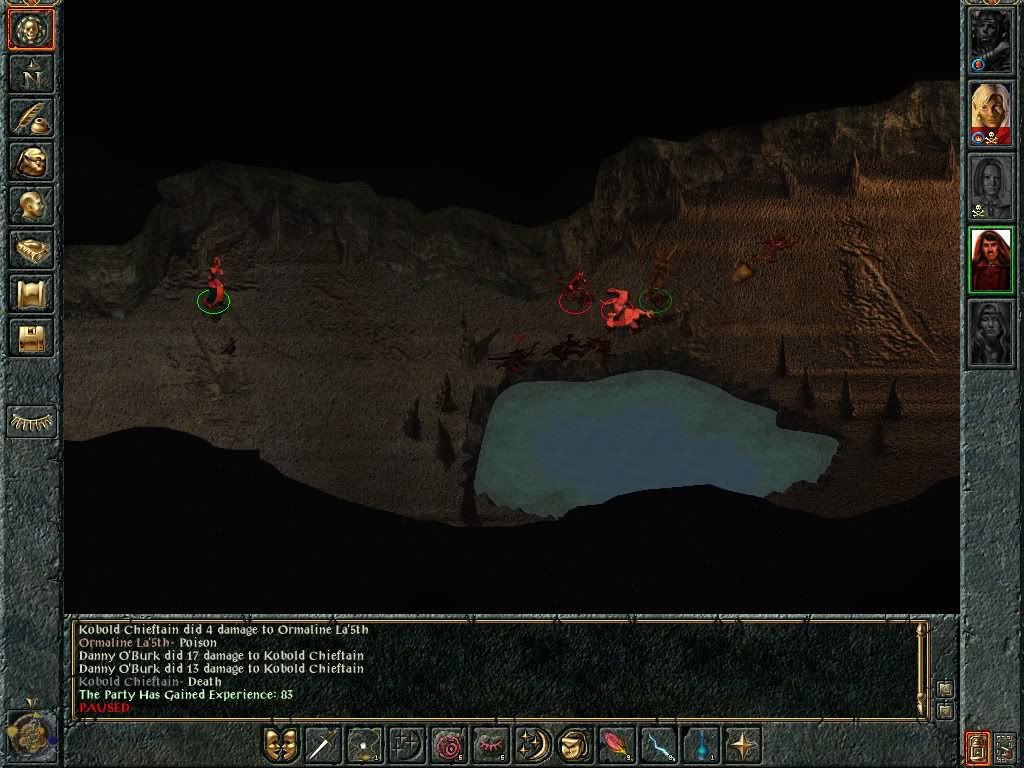1024x768 pixels.
Task: Select the sword weapon slot
Action: 323,745
